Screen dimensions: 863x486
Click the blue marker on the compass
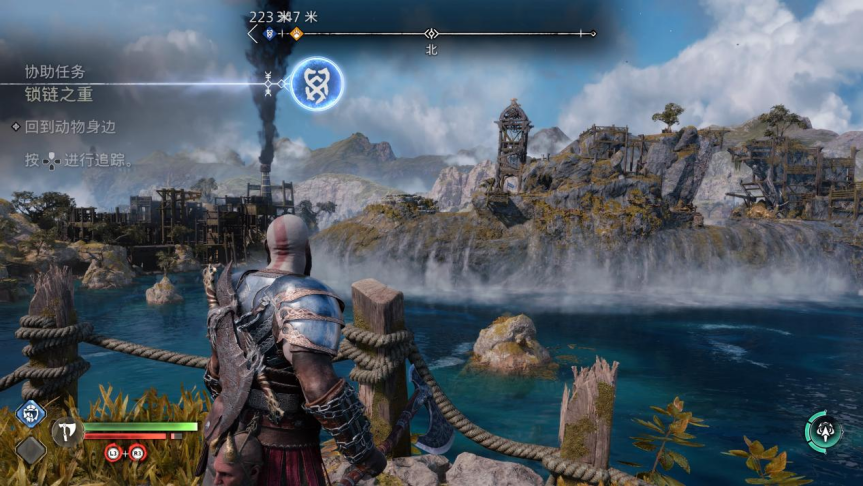click(x=269, y=33)
